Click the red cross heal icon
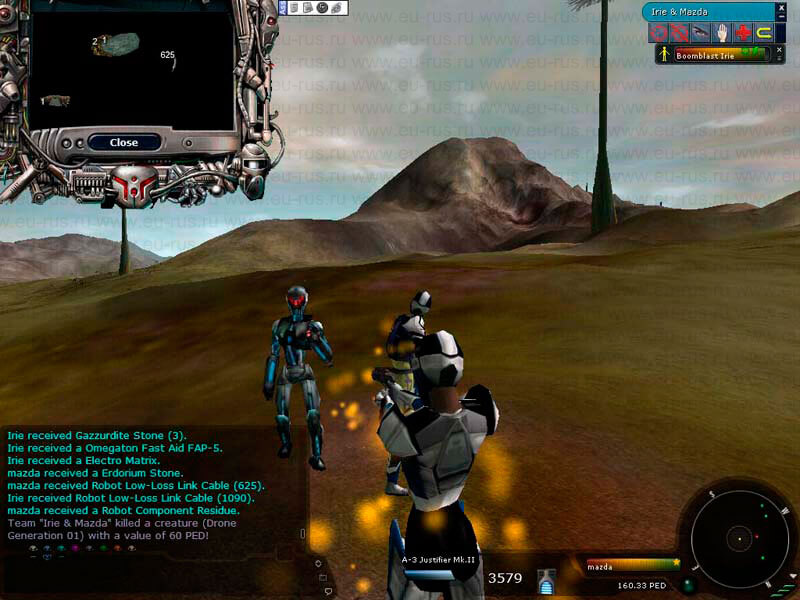Viewport: 800px width, 600px height. (x=743, y=32)
